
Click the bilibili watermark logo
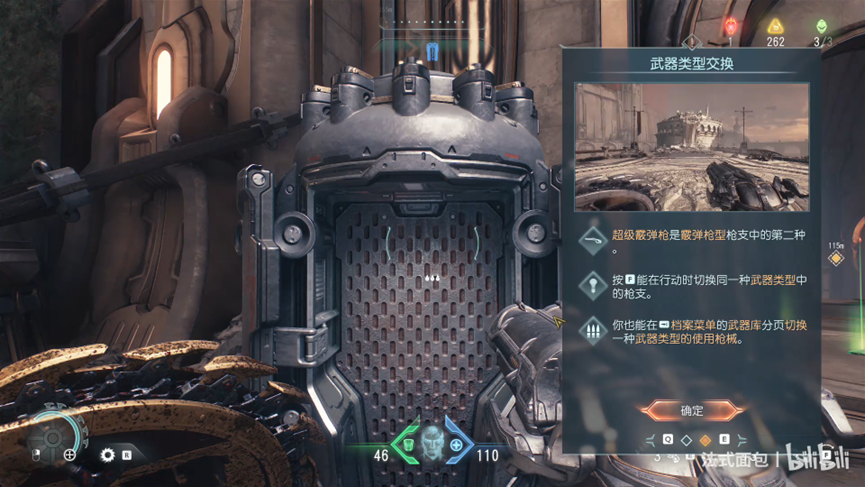pos(815,460)
